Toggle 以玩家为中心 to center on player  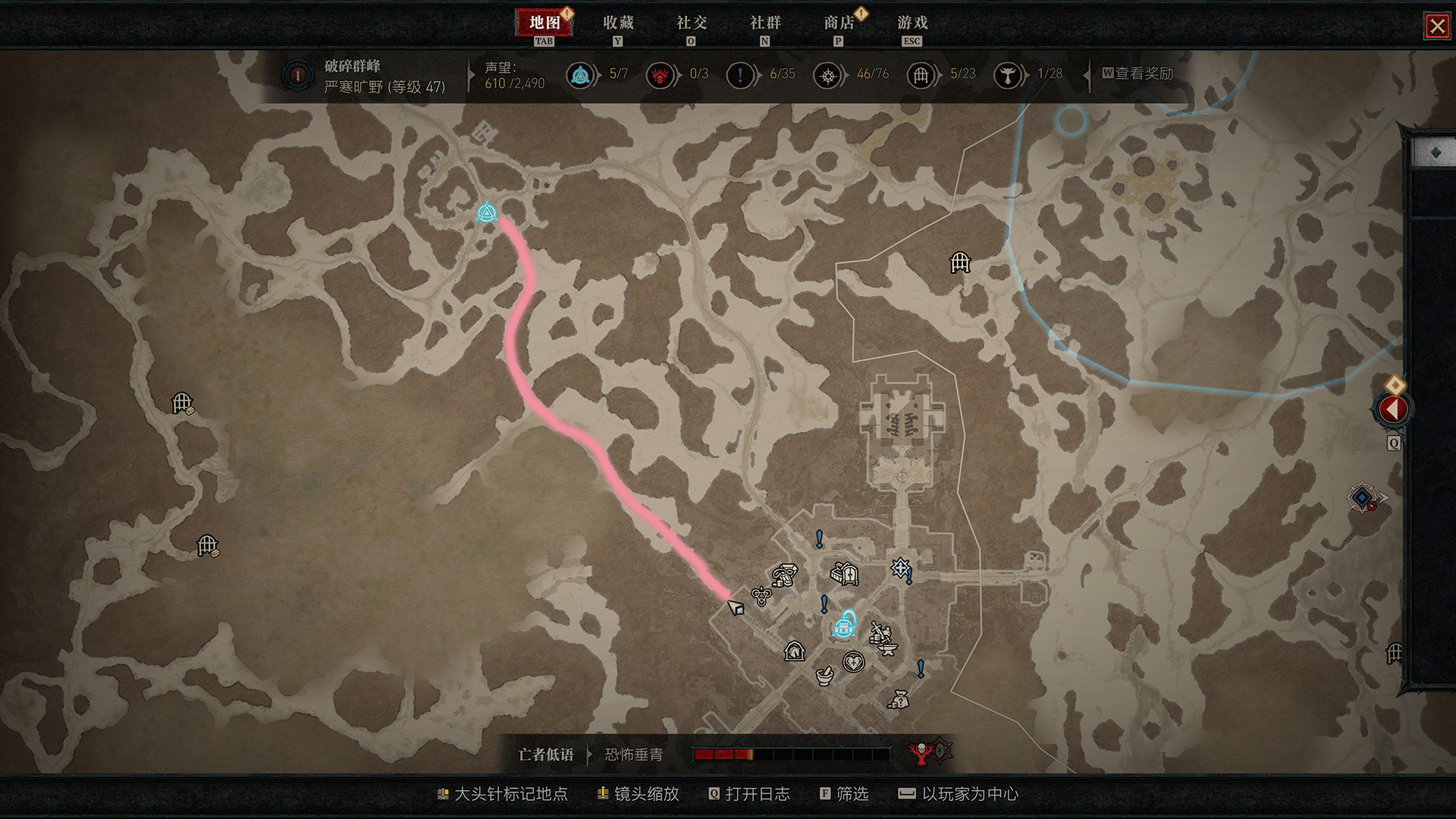pos(969,794)
